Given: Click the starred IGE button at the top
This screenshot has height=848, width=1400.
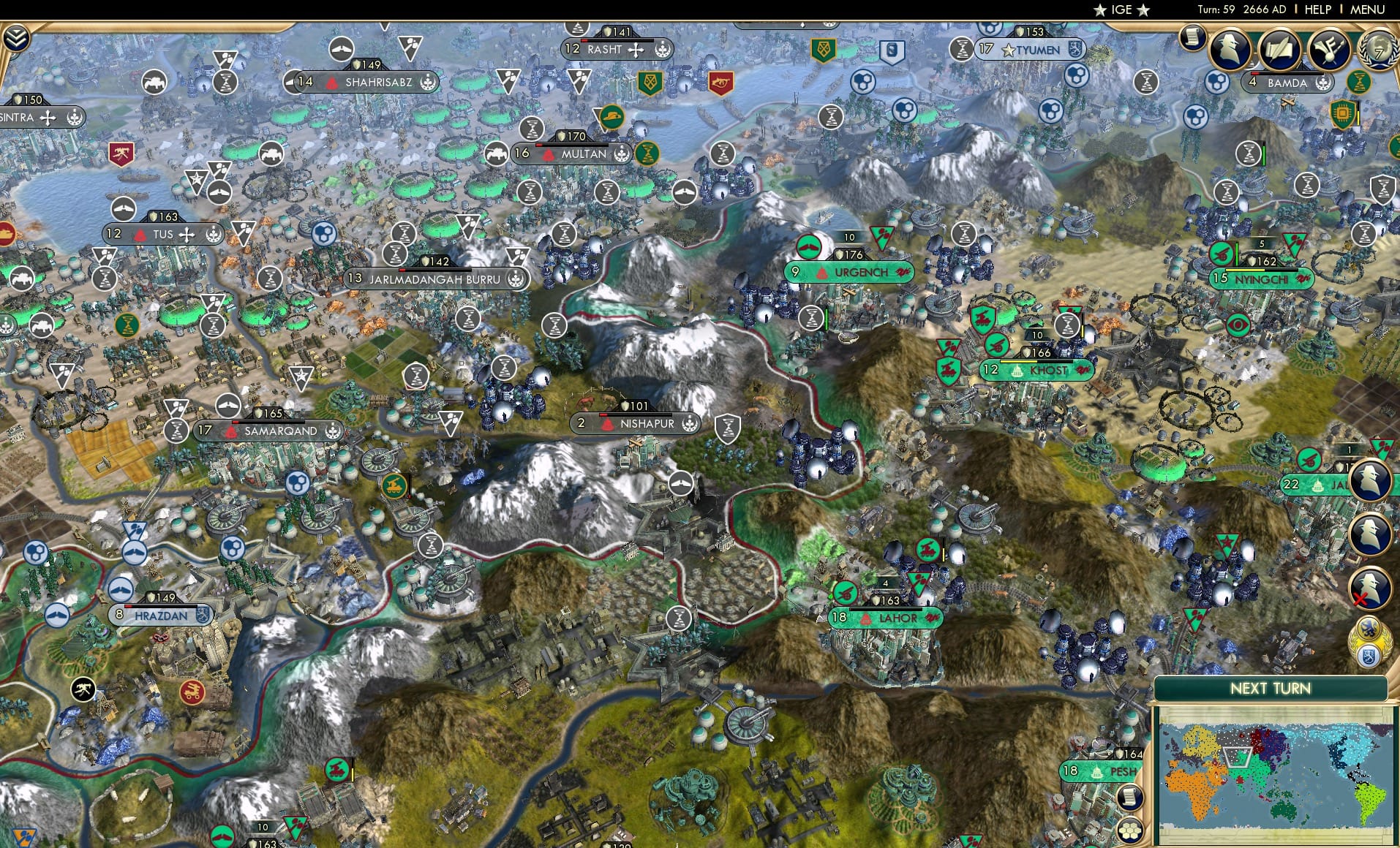Looking at the screenshot, I should pyautogui.click(x=1121, y=10).
